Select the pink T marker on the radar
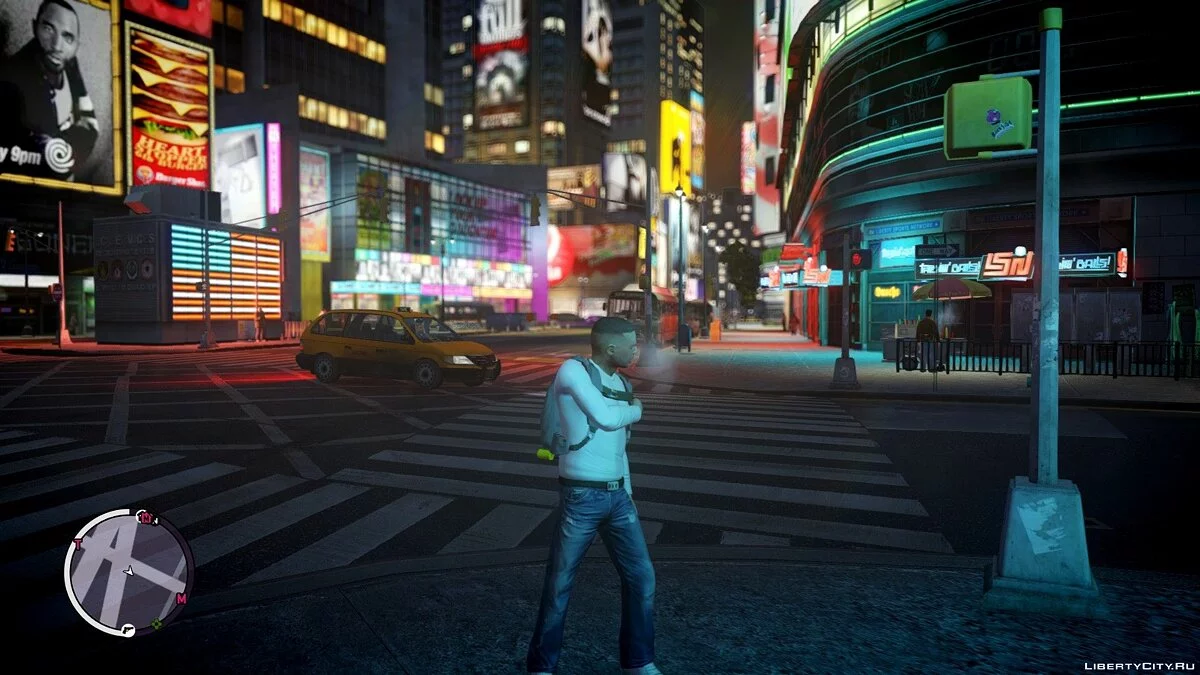The image size is (1200, 675). tap(76, 545)
